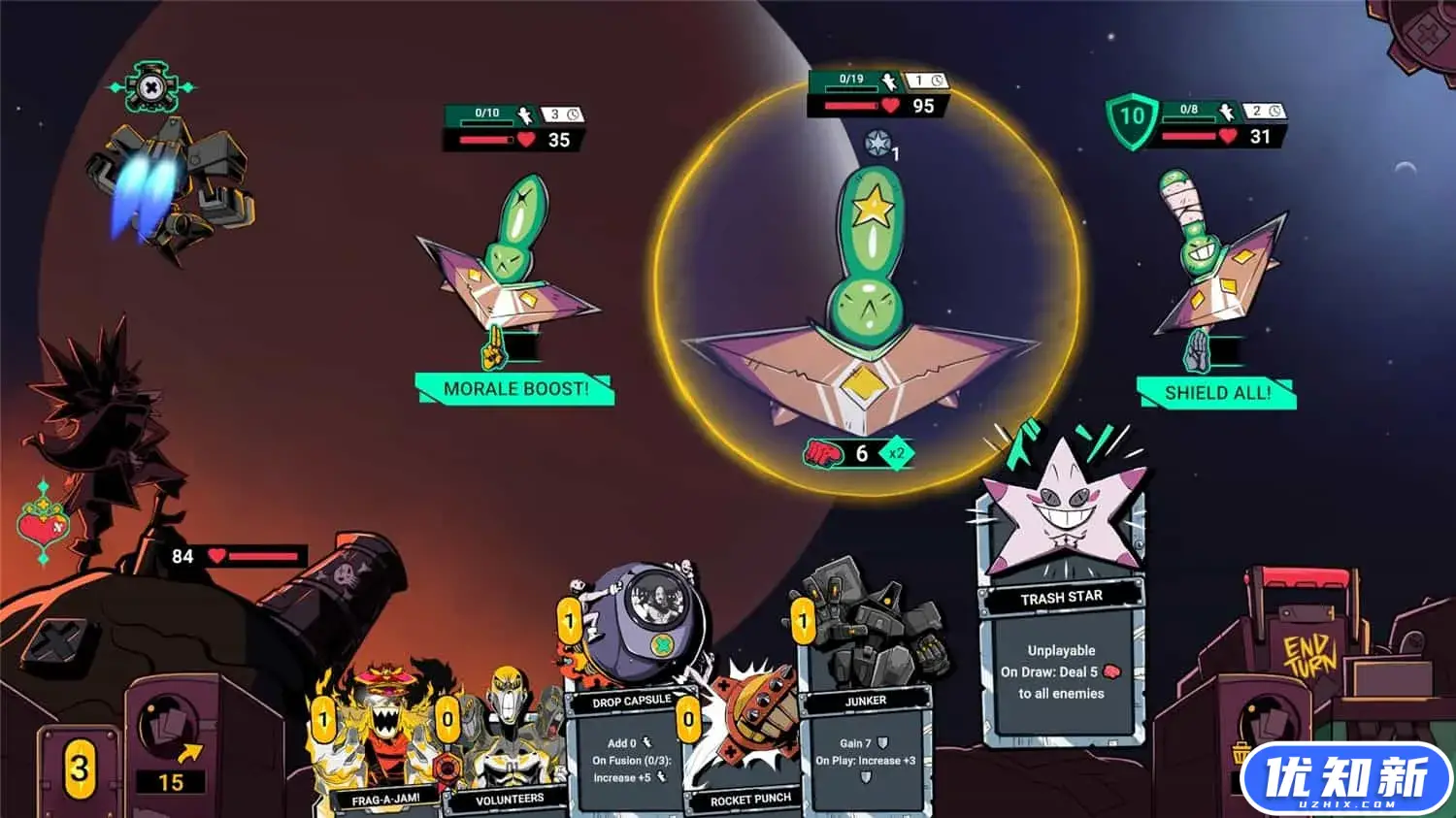Click the heart relic icon

[43, 524]
